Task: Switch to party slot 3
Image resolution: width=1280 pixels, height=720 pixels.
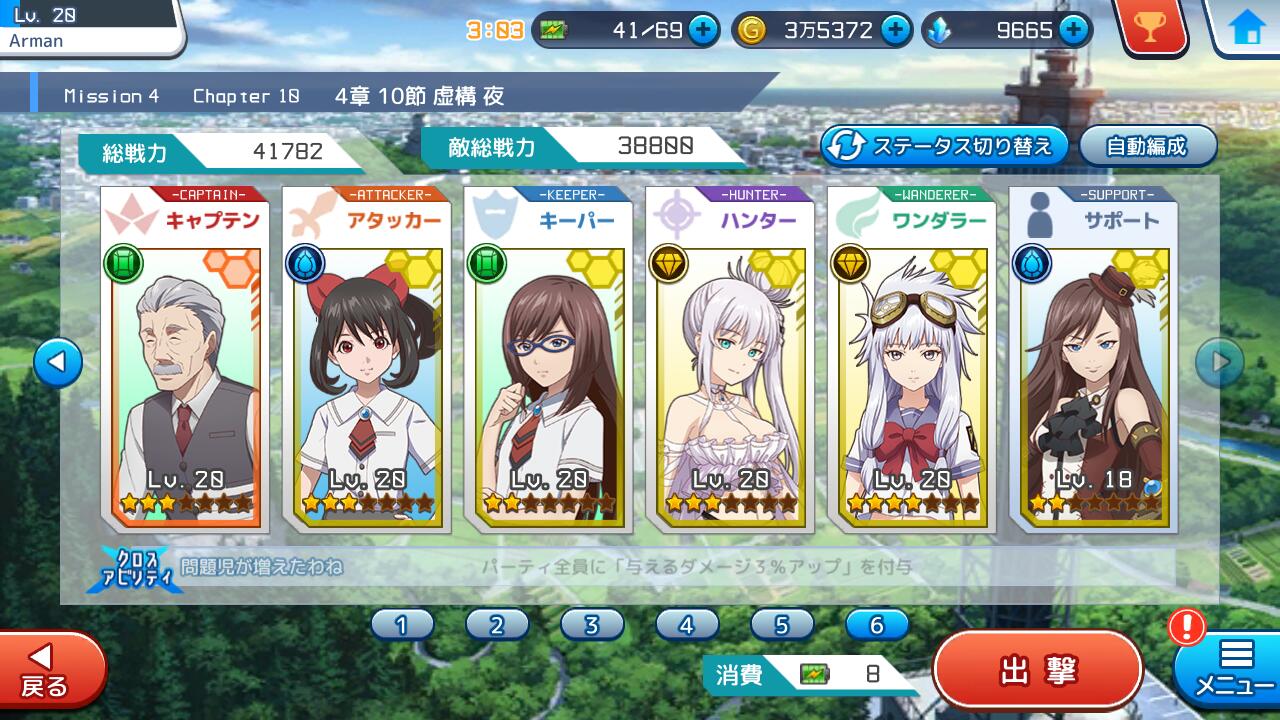Action: pyautogui.click(x=592, y=625)
